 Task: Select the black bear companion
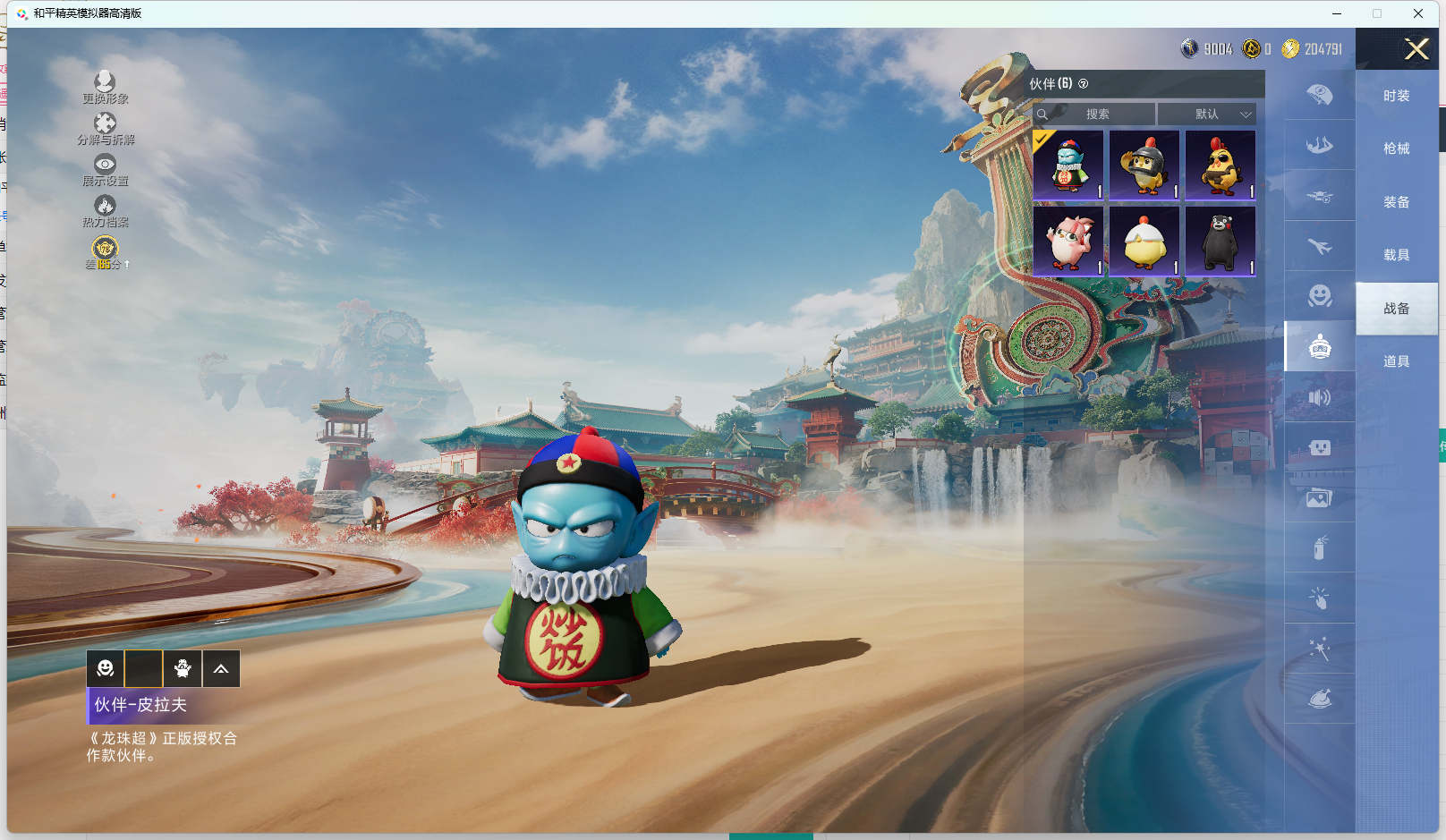click(1221, 242)
